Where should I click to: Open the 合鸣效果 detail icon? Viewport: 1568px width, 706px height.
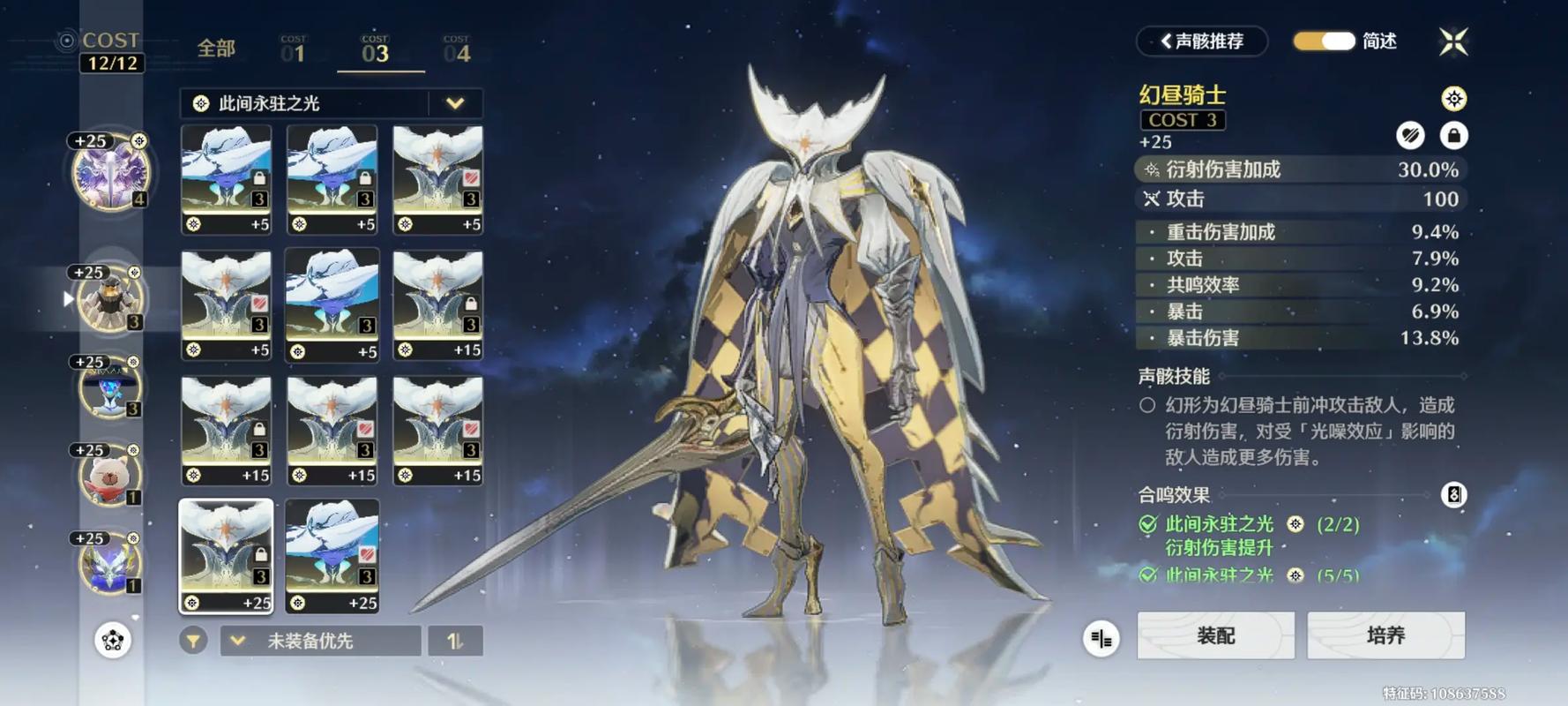(x=1453, y=495)
